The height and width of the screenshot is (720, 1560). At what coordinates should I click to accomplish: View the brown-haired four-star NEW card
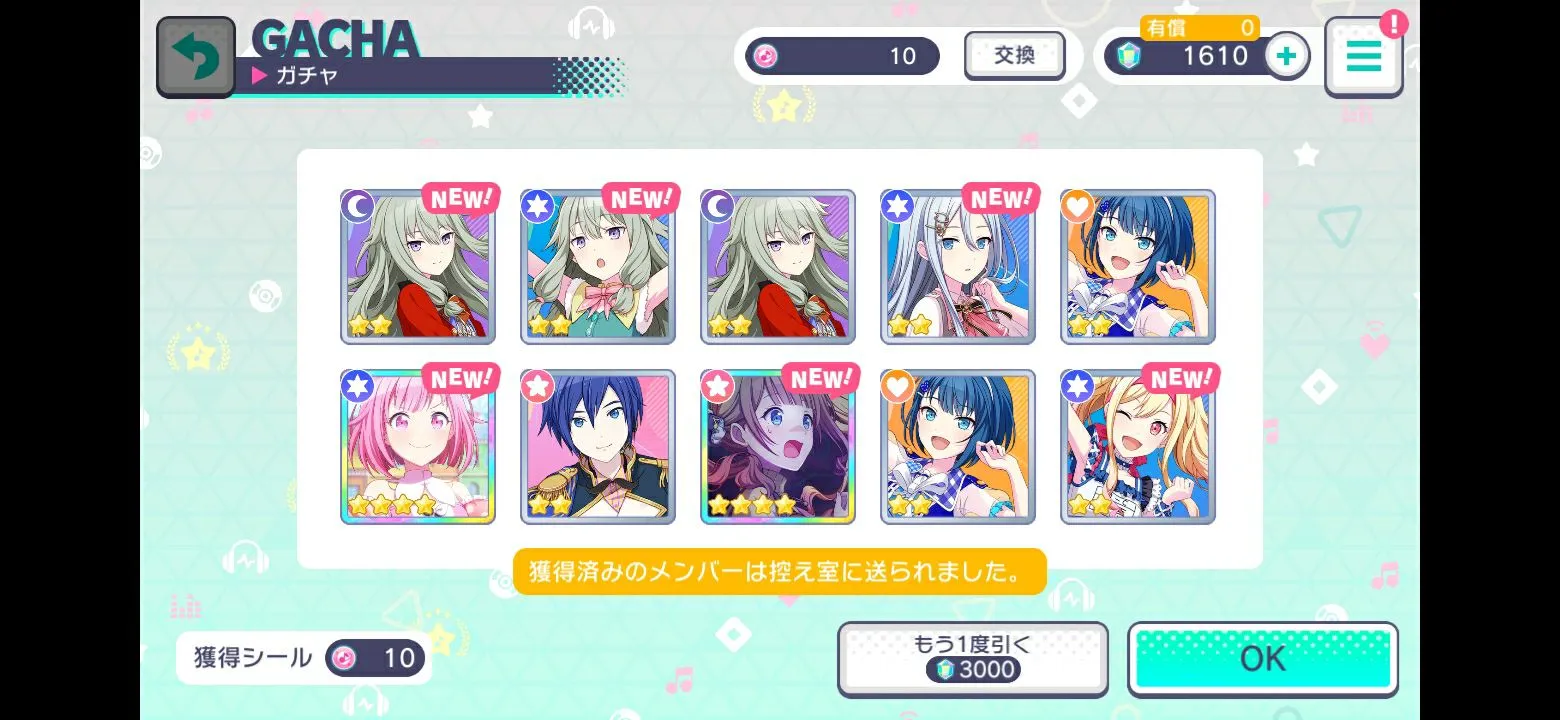778,447
